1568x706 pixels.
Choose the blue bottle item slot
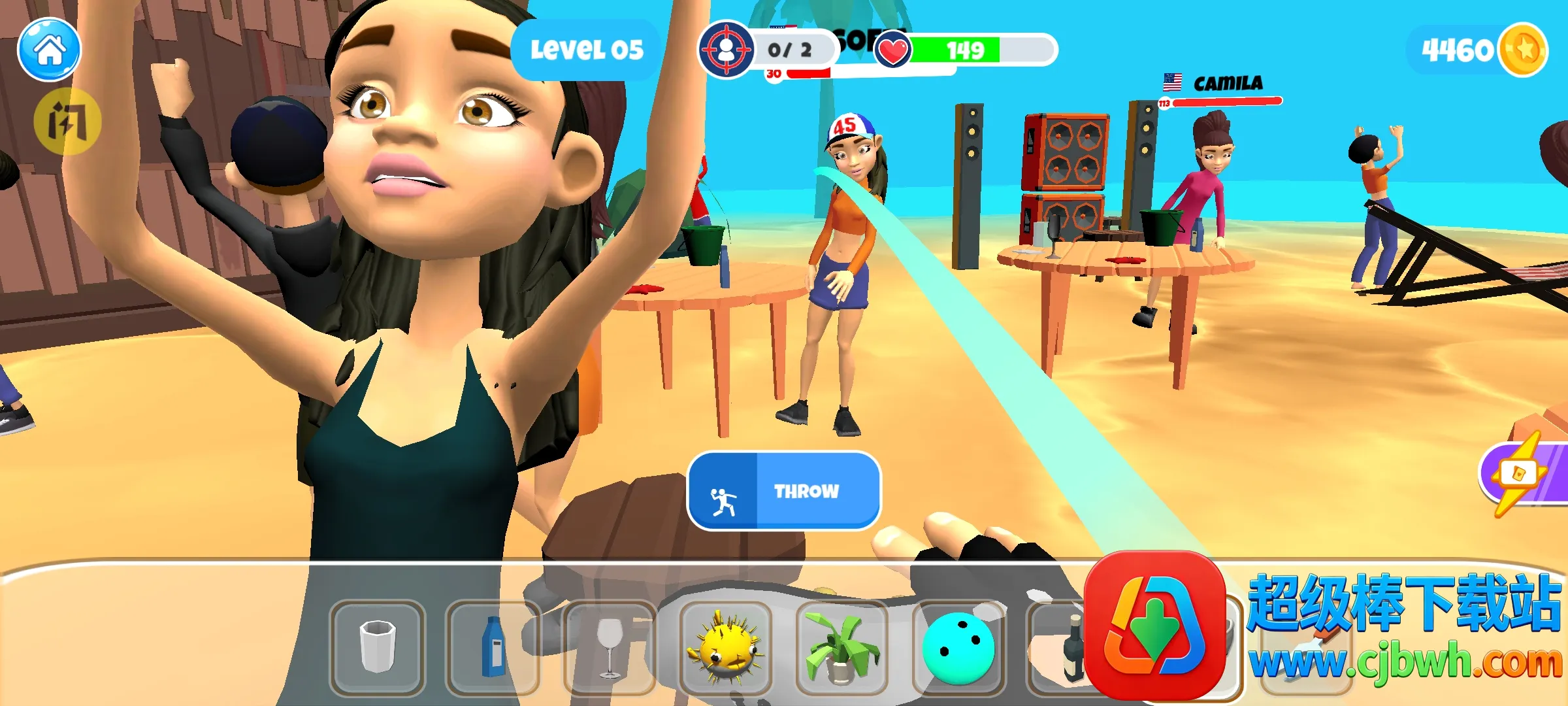pyautogui.click(x=493, y=647)
